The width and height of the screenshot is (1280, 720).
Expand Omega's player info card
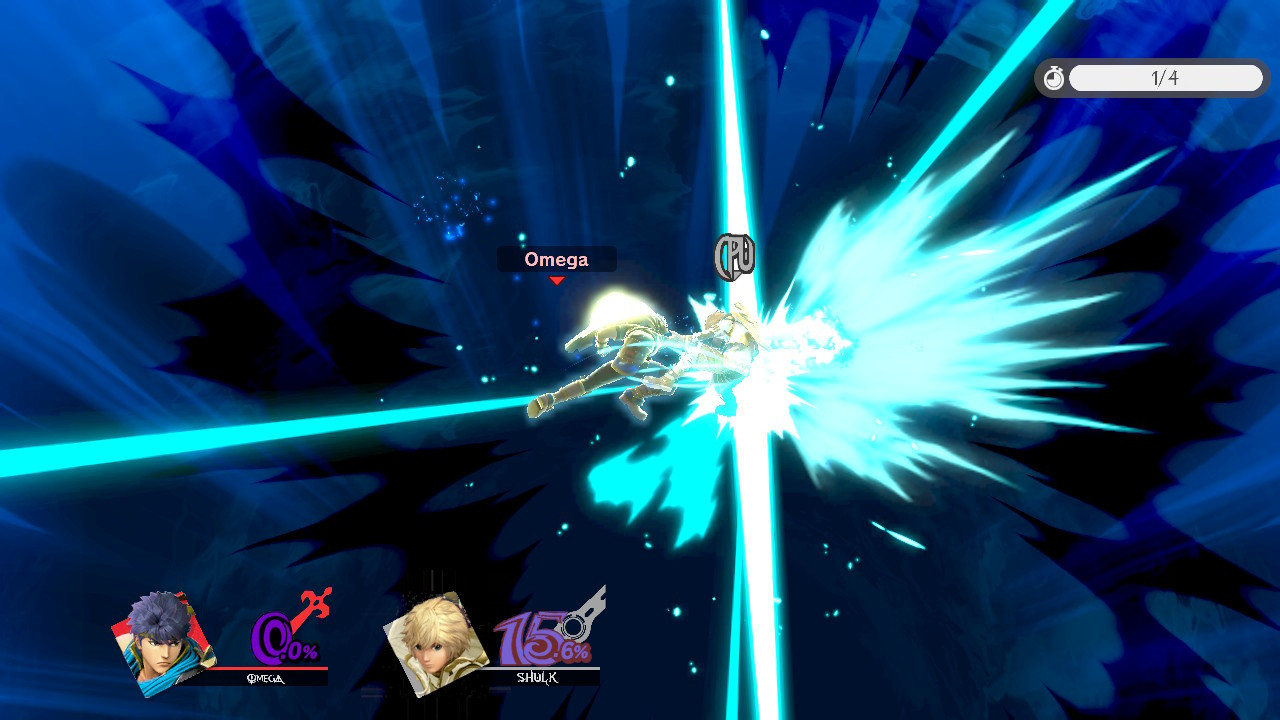point(230,640)
